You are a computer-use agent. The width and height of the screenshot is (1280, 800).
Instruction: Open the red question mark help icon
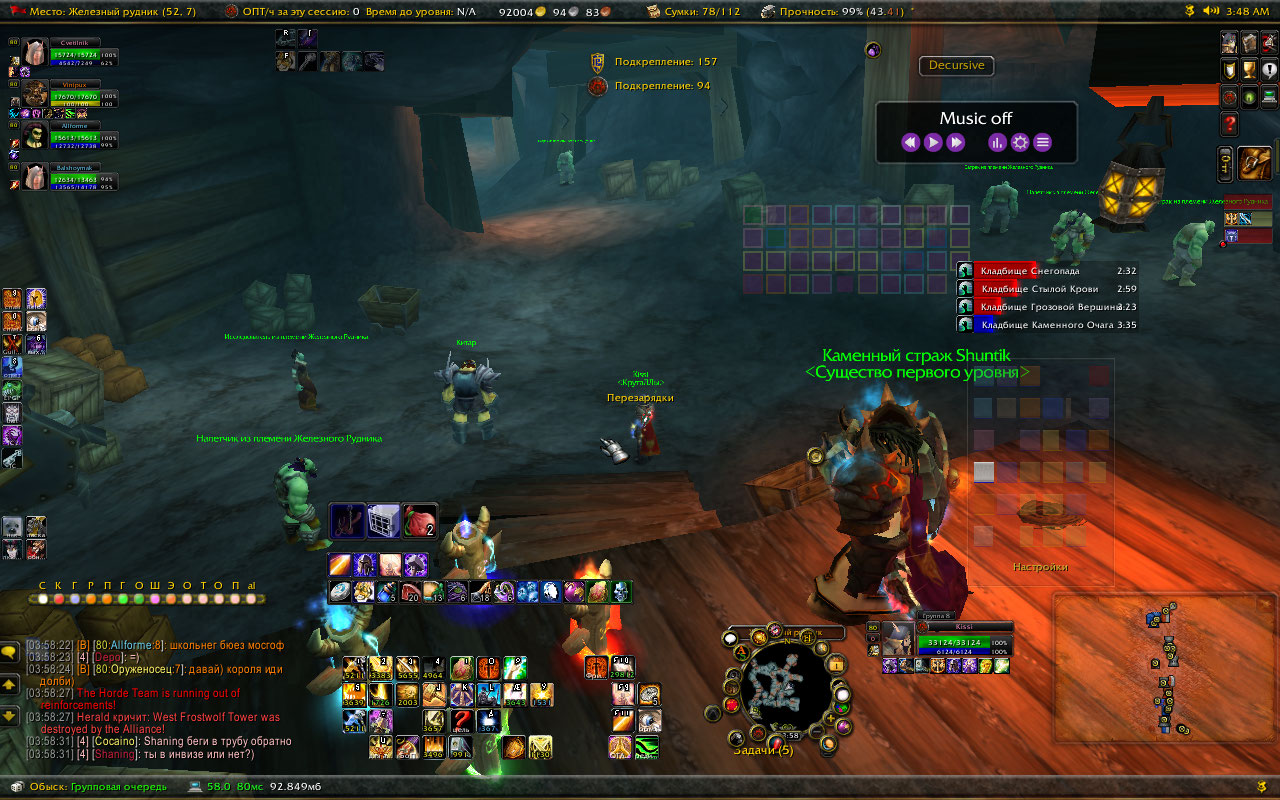tap(1229, 124)
